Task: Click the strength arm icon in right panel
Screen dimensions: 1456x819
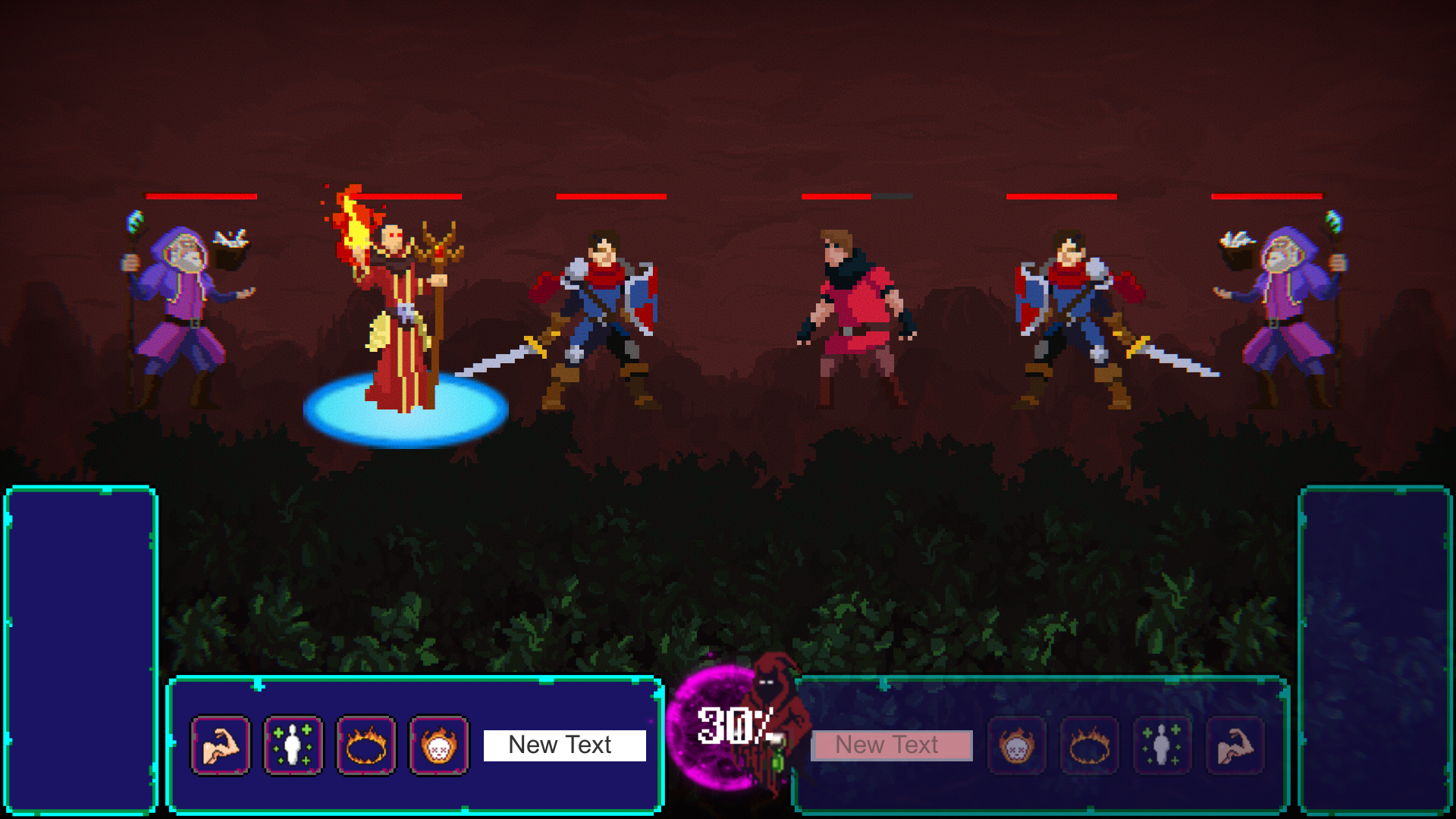Action: point(1235,745)
